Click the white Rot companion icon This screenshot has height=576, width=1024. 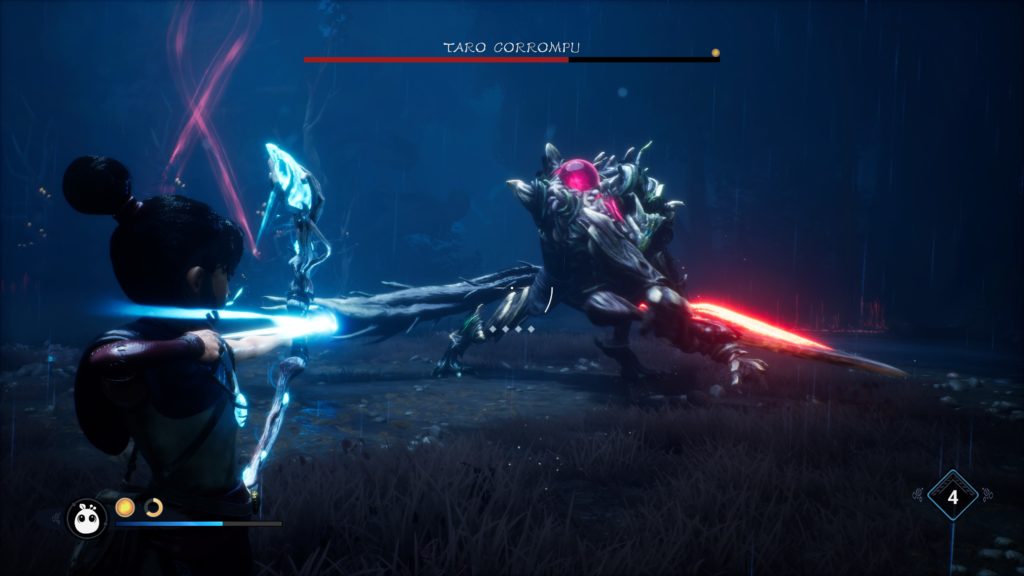click(x=86, y=517)
